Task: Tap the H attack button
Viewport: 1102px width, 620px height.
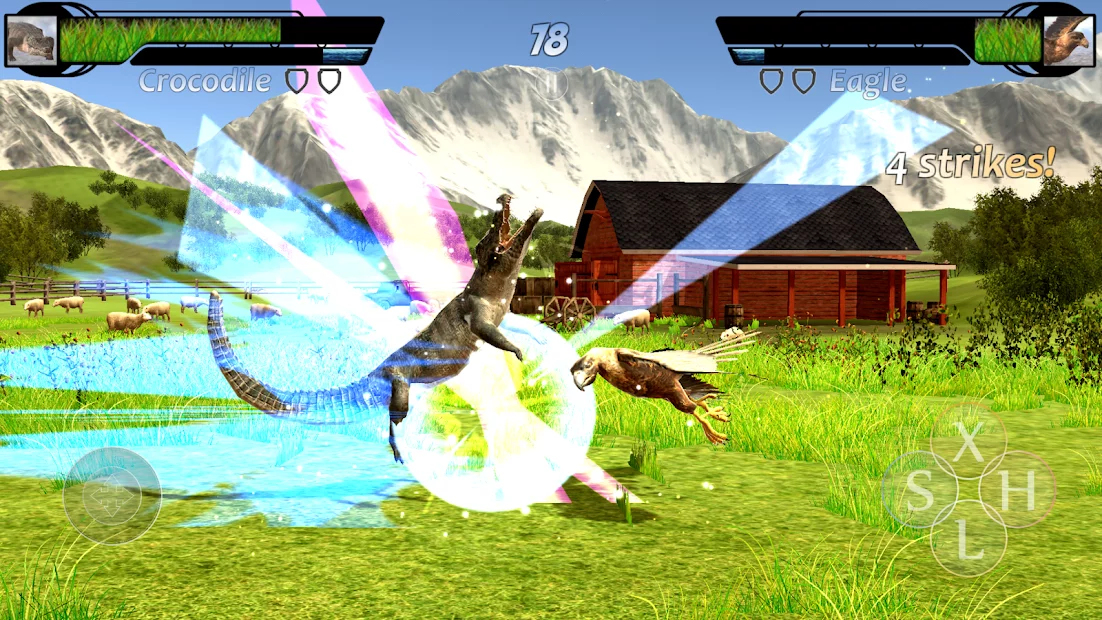Action: pyautogui.click(x=1017, y=490)
